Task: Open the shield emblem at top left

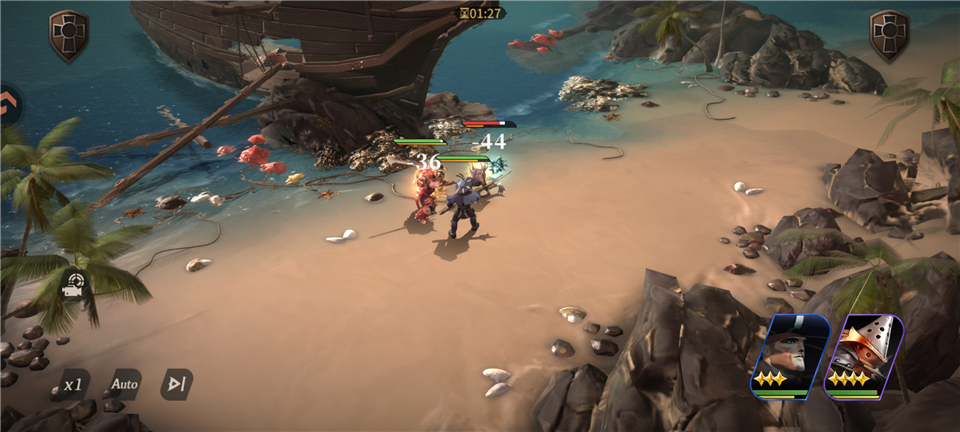Action: (x=69, y=35)
